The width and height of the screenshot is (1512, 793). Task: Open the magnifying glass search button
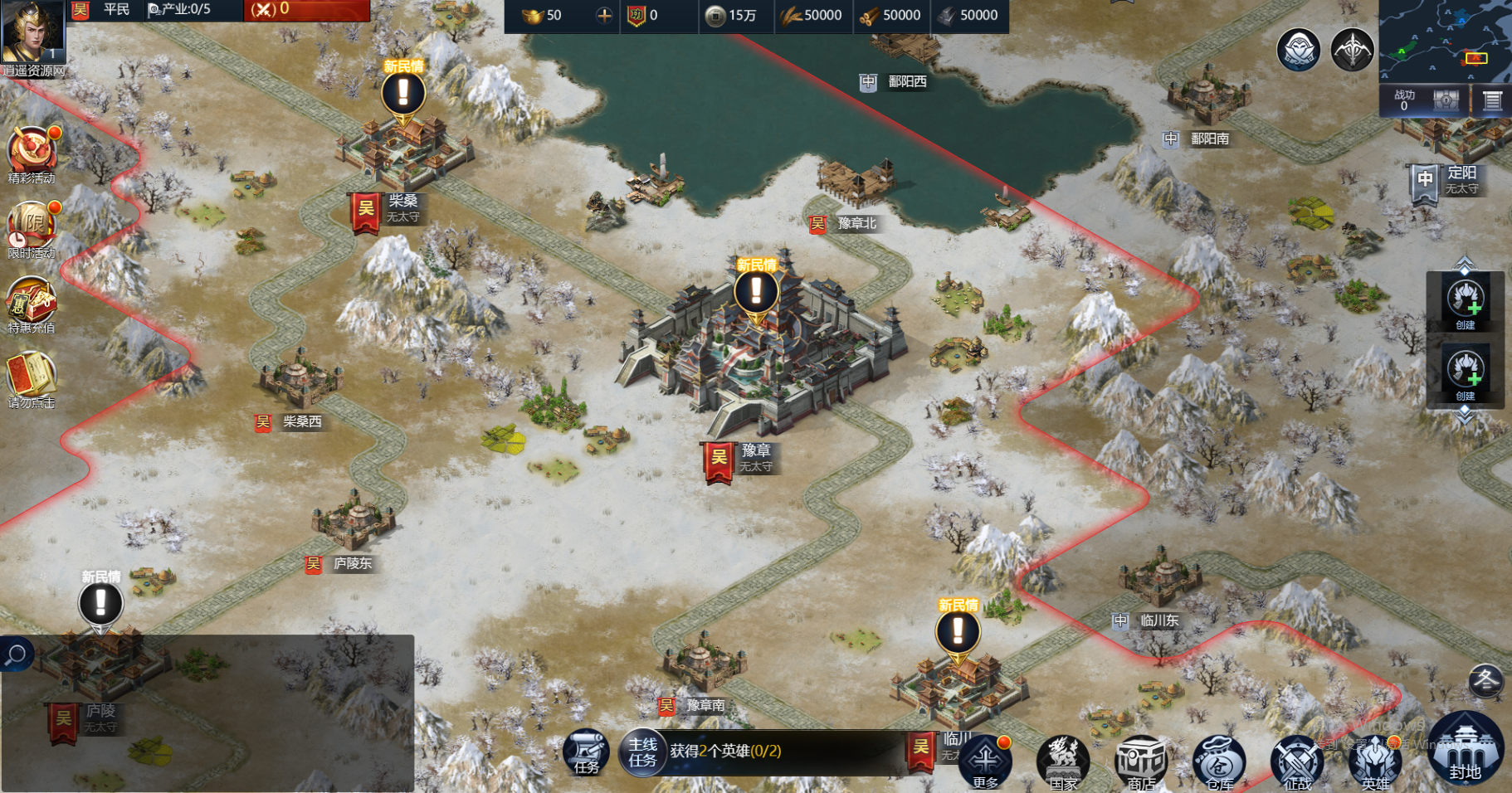16,654
